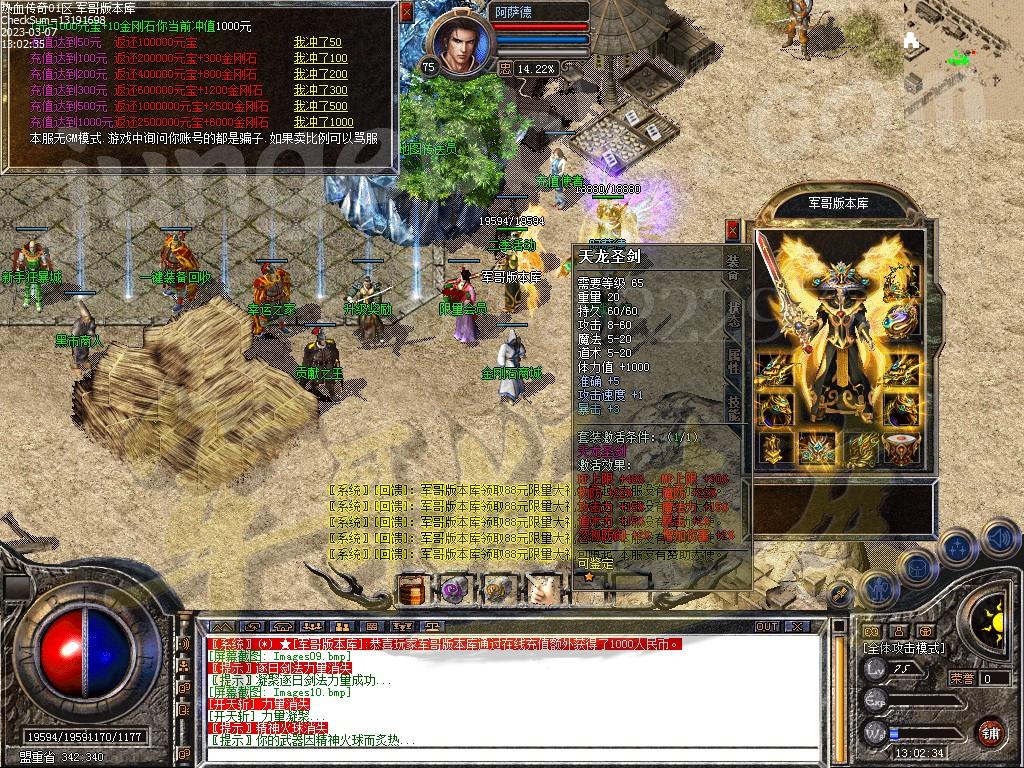Screen dimensions: 1024x768
Task: Toggle the 全体攻击模式 attack mode
Action: point(903,648)
